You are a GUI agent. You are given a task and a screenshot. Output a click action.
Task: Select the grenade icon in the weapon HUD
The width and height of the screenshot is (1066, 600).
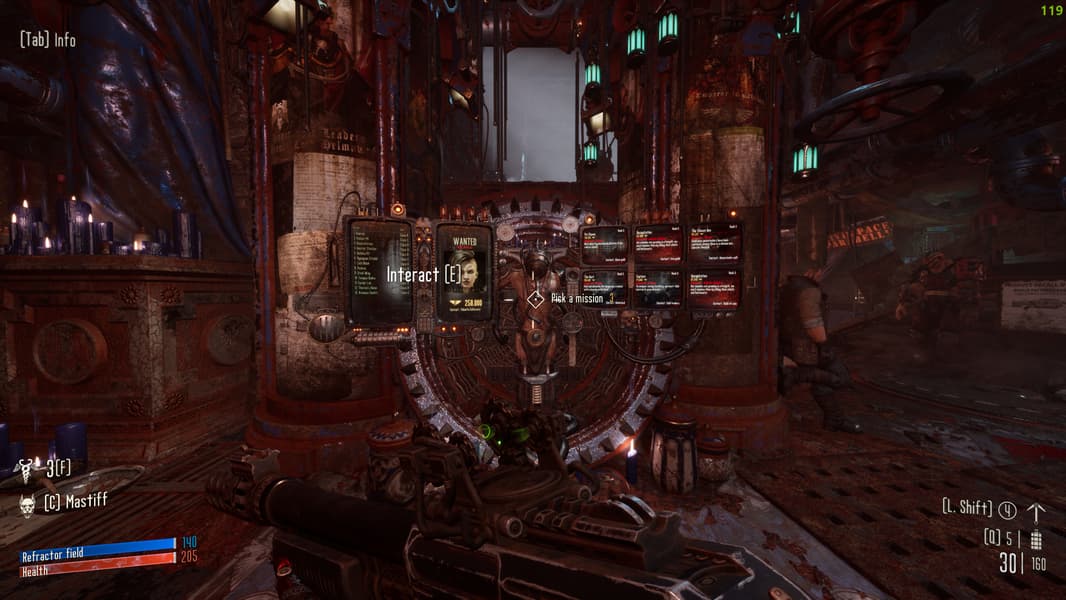point(1036,540)
